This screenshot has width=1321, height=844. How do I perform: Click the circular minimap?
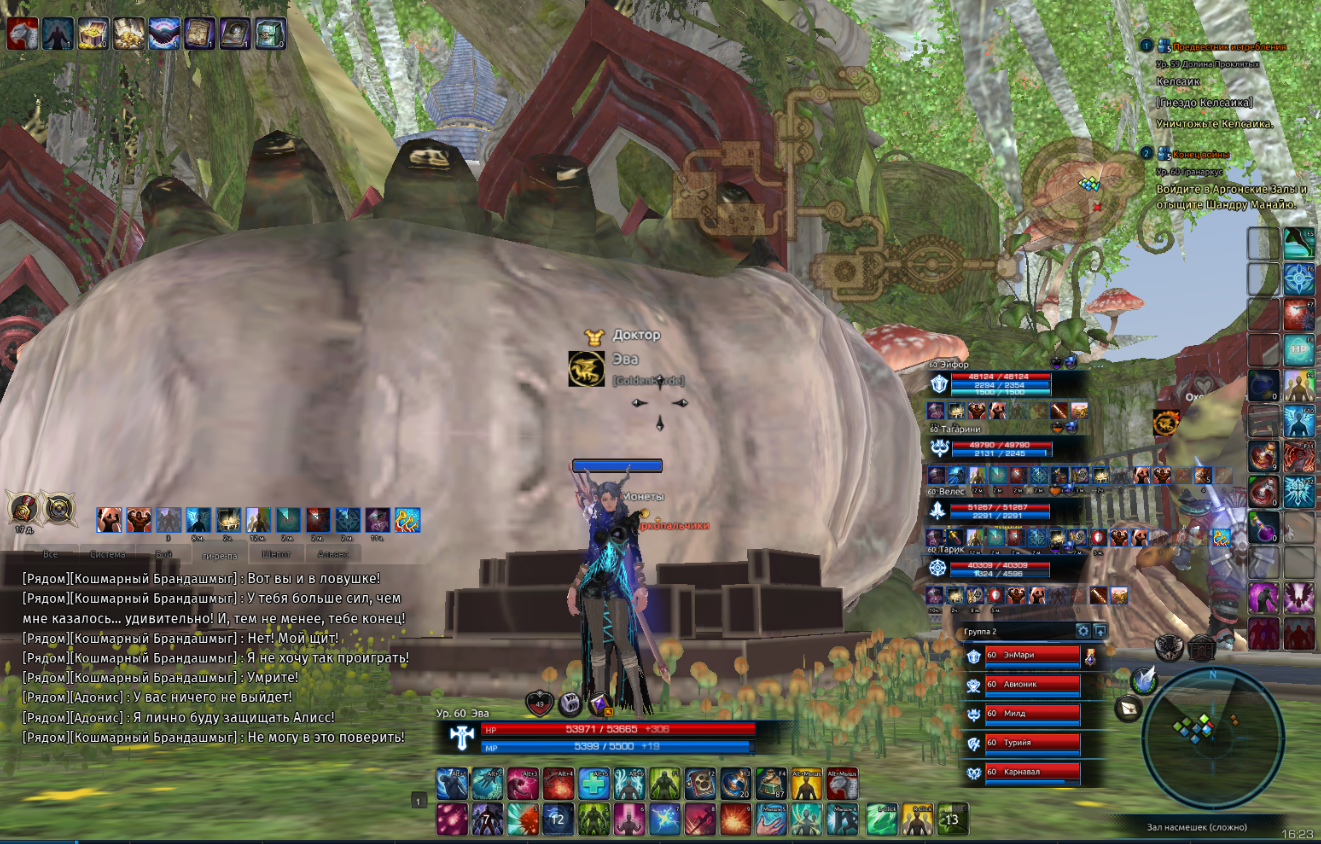tap(1212, 723)
